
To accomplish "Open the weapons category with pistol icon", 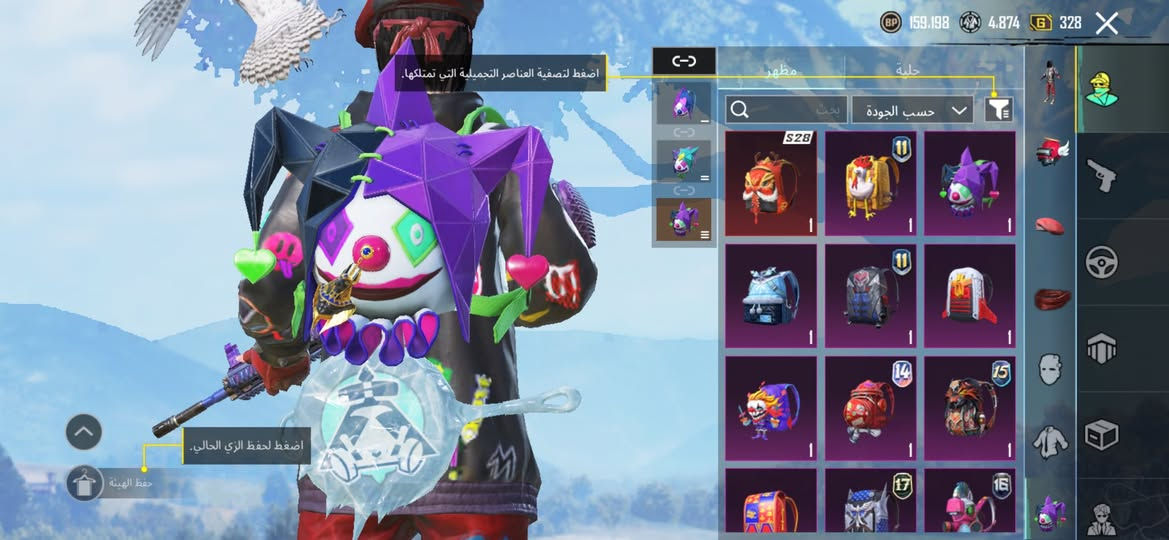I will click(1102, 175).
